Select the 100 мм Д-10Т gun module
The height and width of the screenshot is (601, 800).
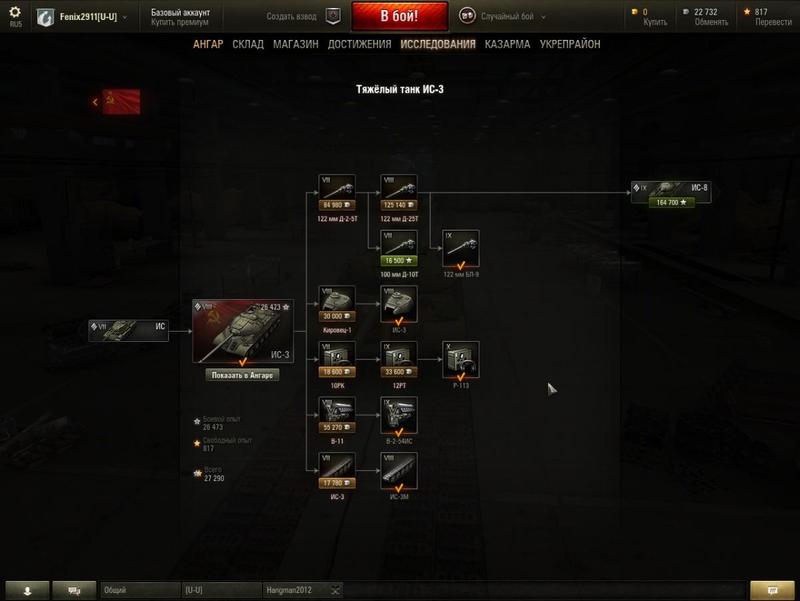(400, 249)
